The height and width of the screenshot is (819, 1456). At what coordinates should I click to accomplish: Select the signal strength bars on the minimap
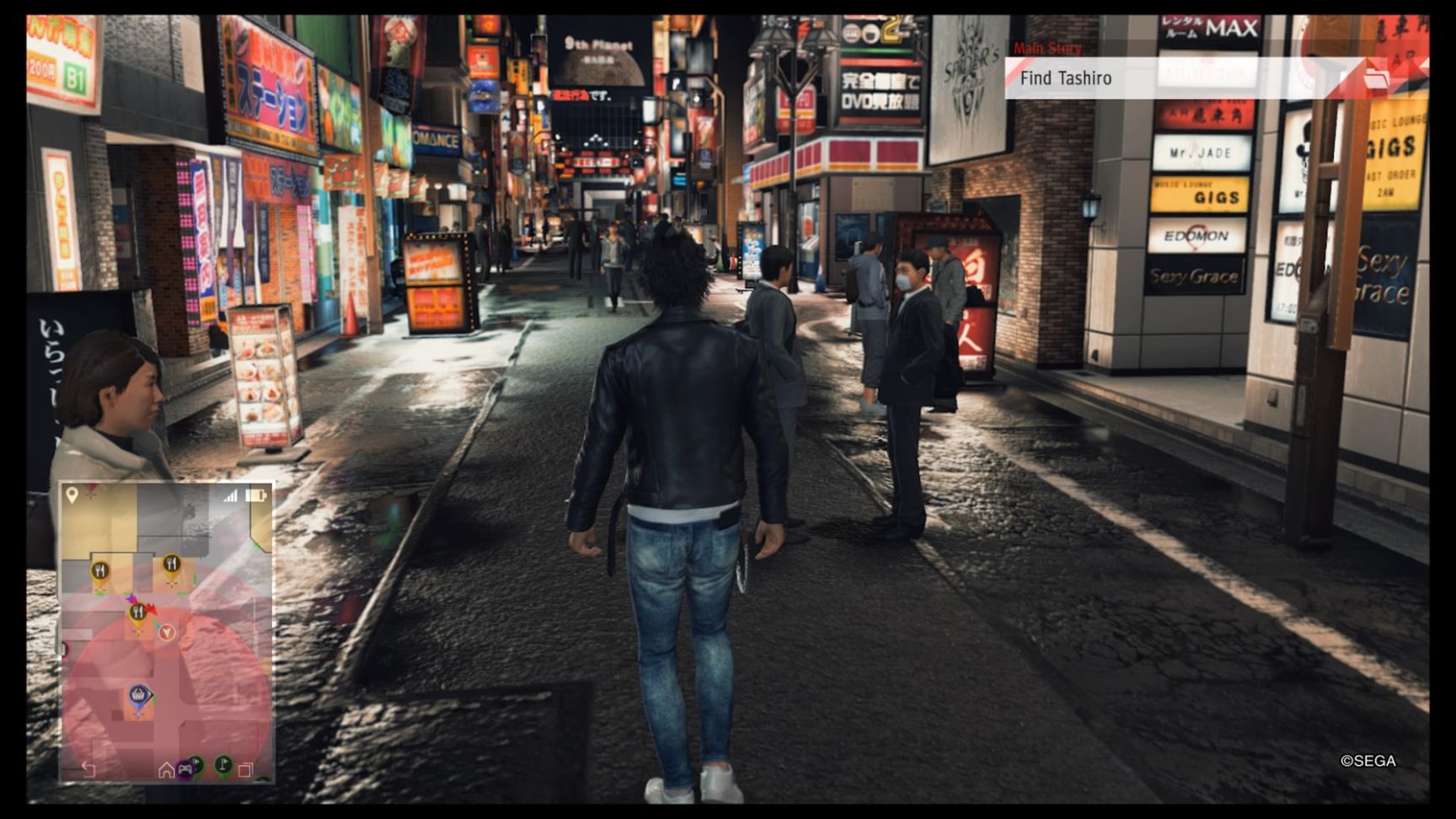coord(231,495)
